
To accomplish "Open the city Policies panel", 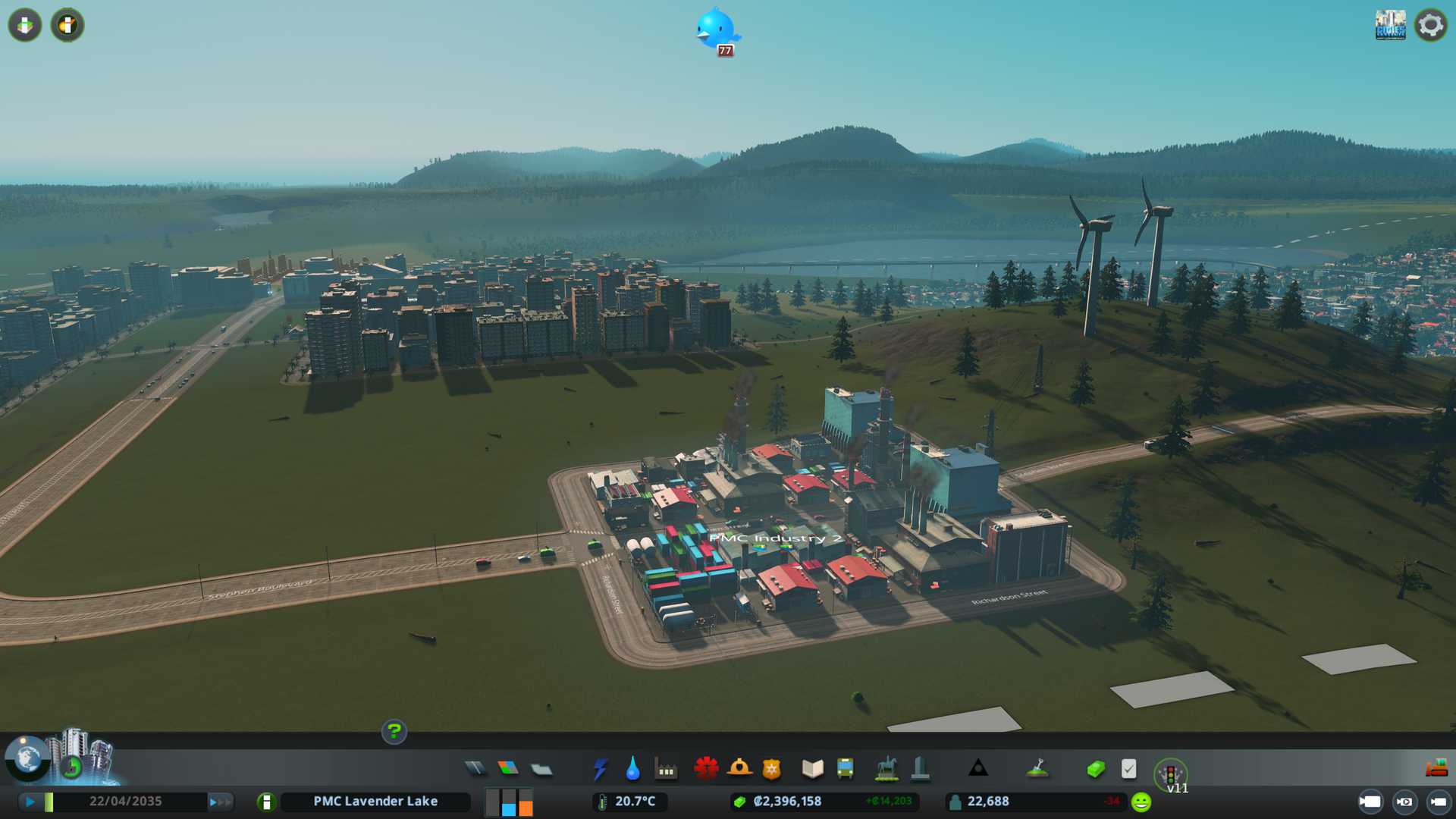I will 1128,769.
